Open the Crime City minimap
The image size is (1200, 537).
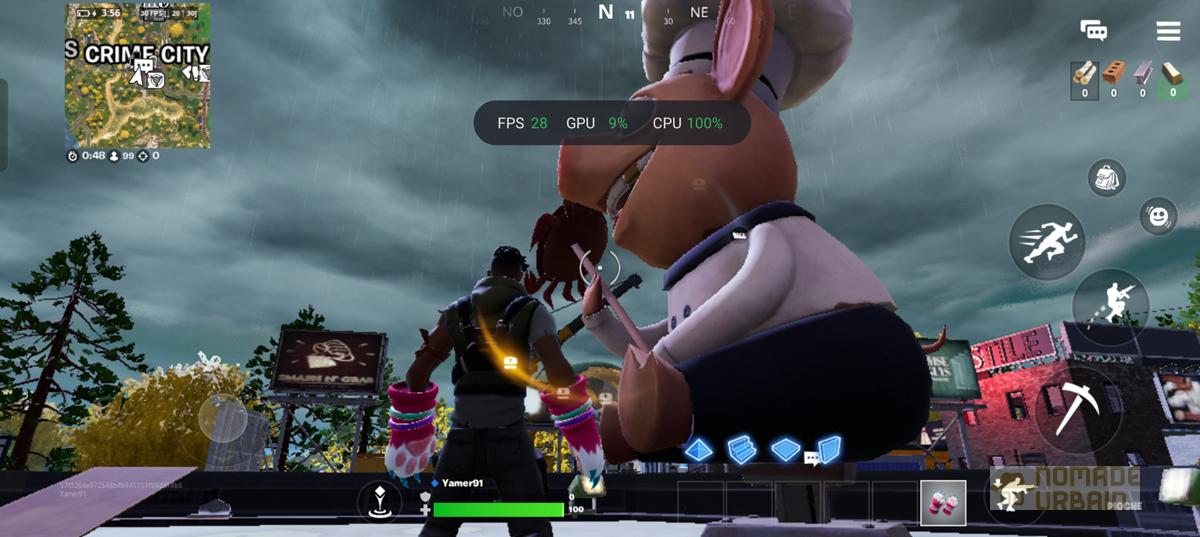[138, 76]
